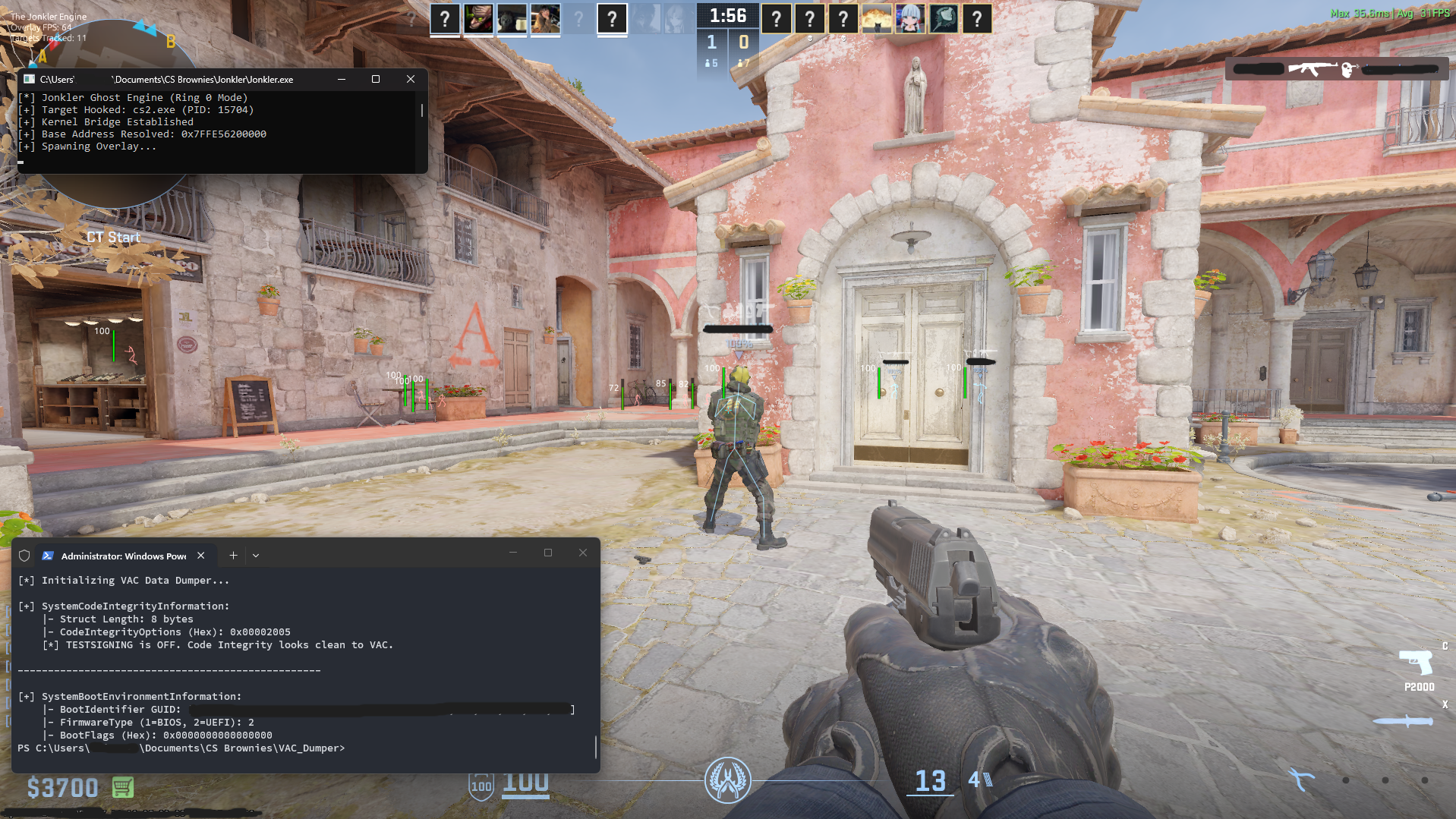Minimize the Jonkler.exe console window

coord(342,79)
